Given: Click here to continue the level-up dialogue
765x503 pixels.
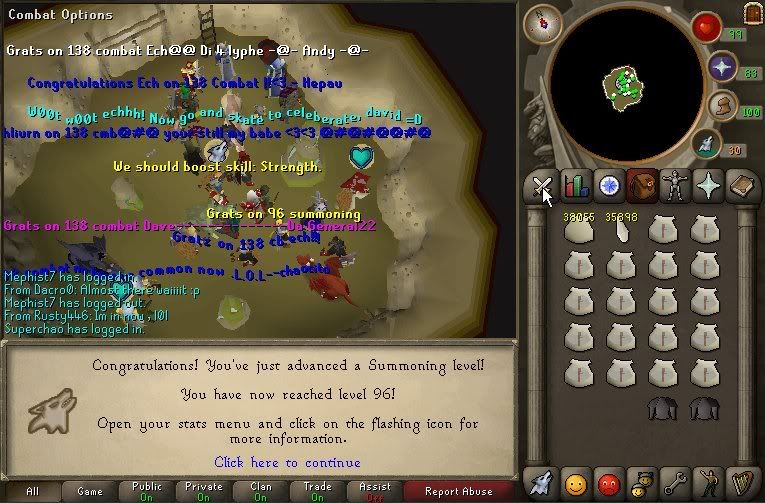Looking at the screenshot, I should [287, 462].
